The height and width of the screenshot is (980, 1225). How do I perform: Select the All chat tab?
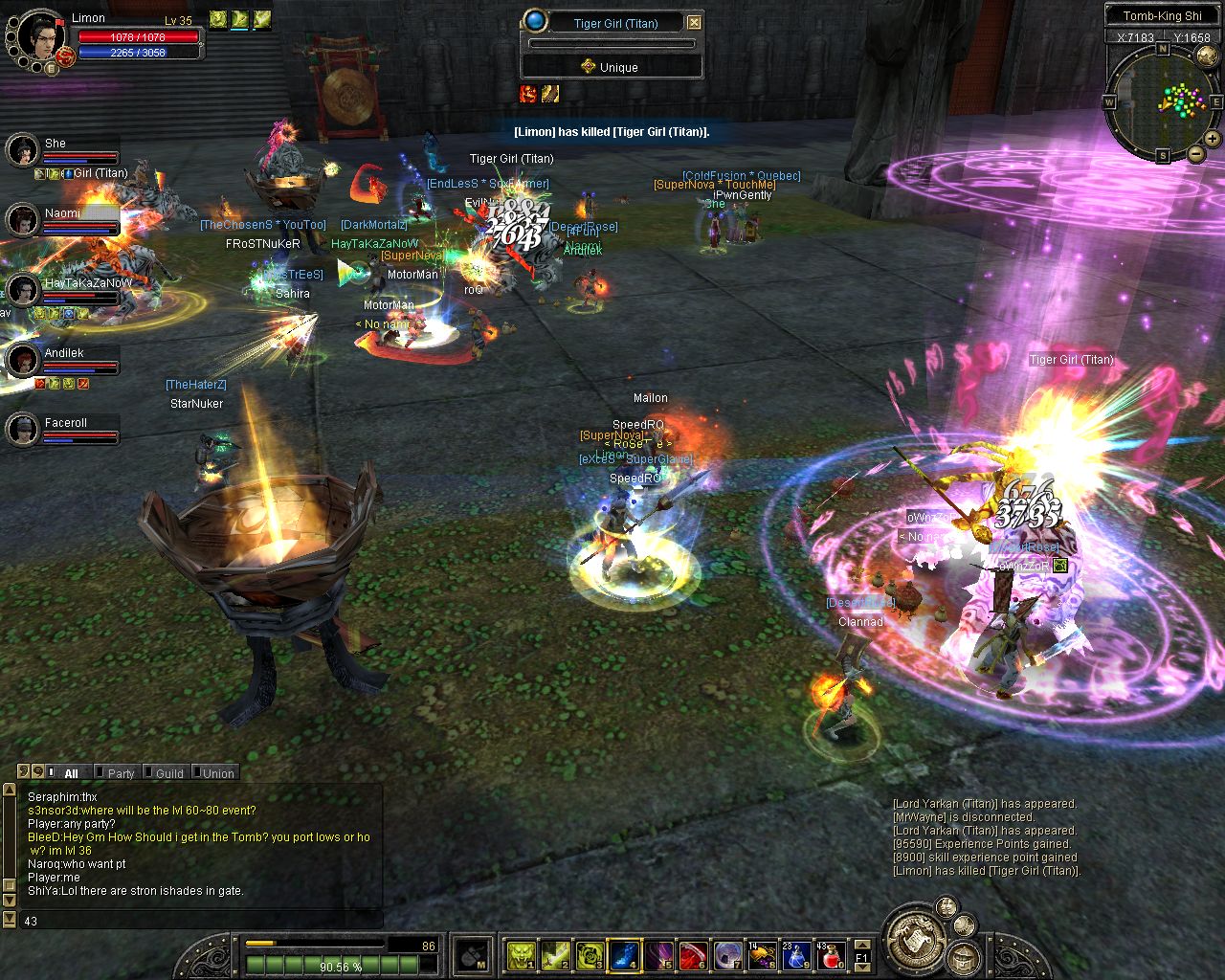click(x=71, y=773)
